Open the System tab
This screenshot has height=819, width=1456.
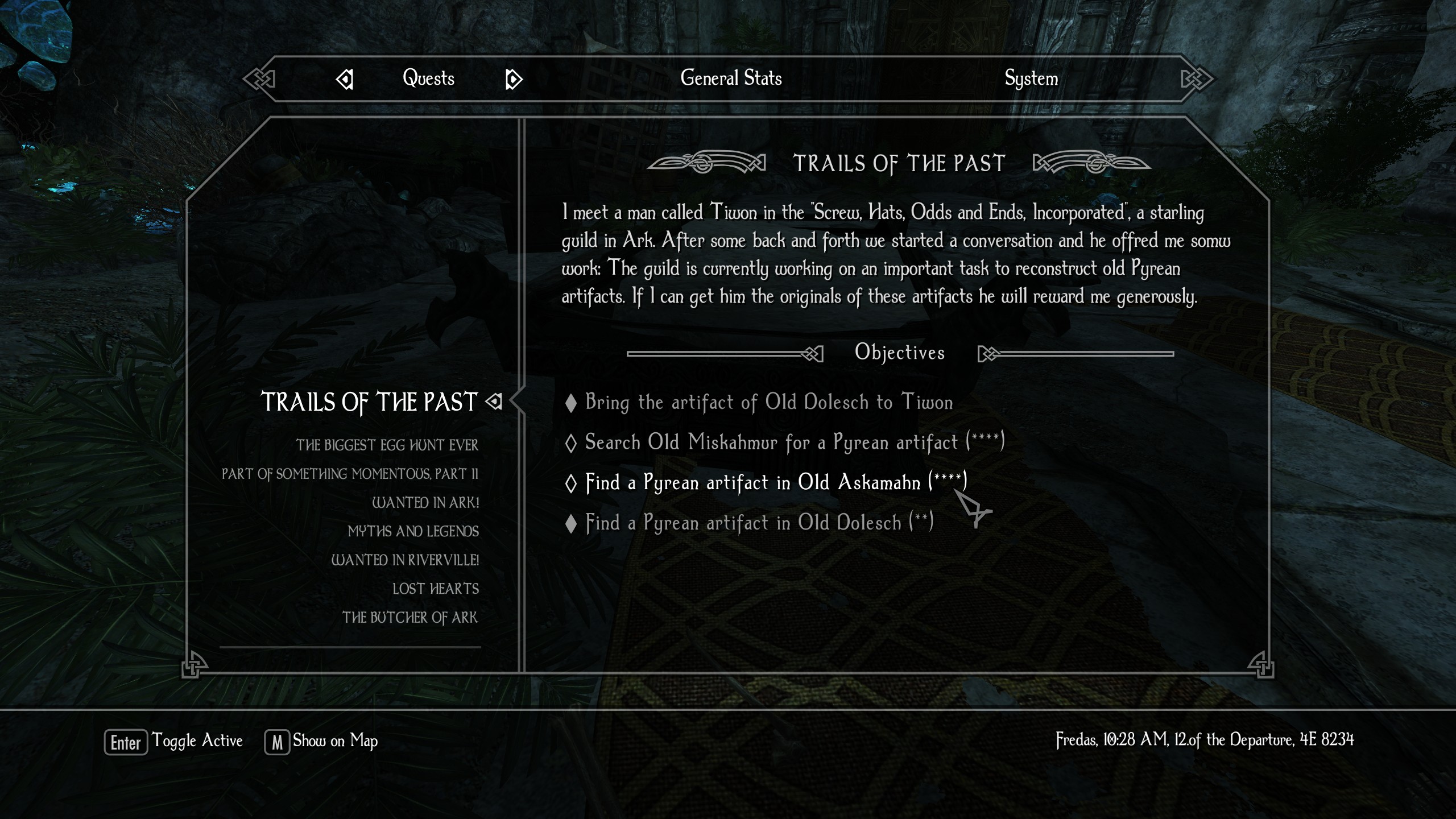point(1031,78)
